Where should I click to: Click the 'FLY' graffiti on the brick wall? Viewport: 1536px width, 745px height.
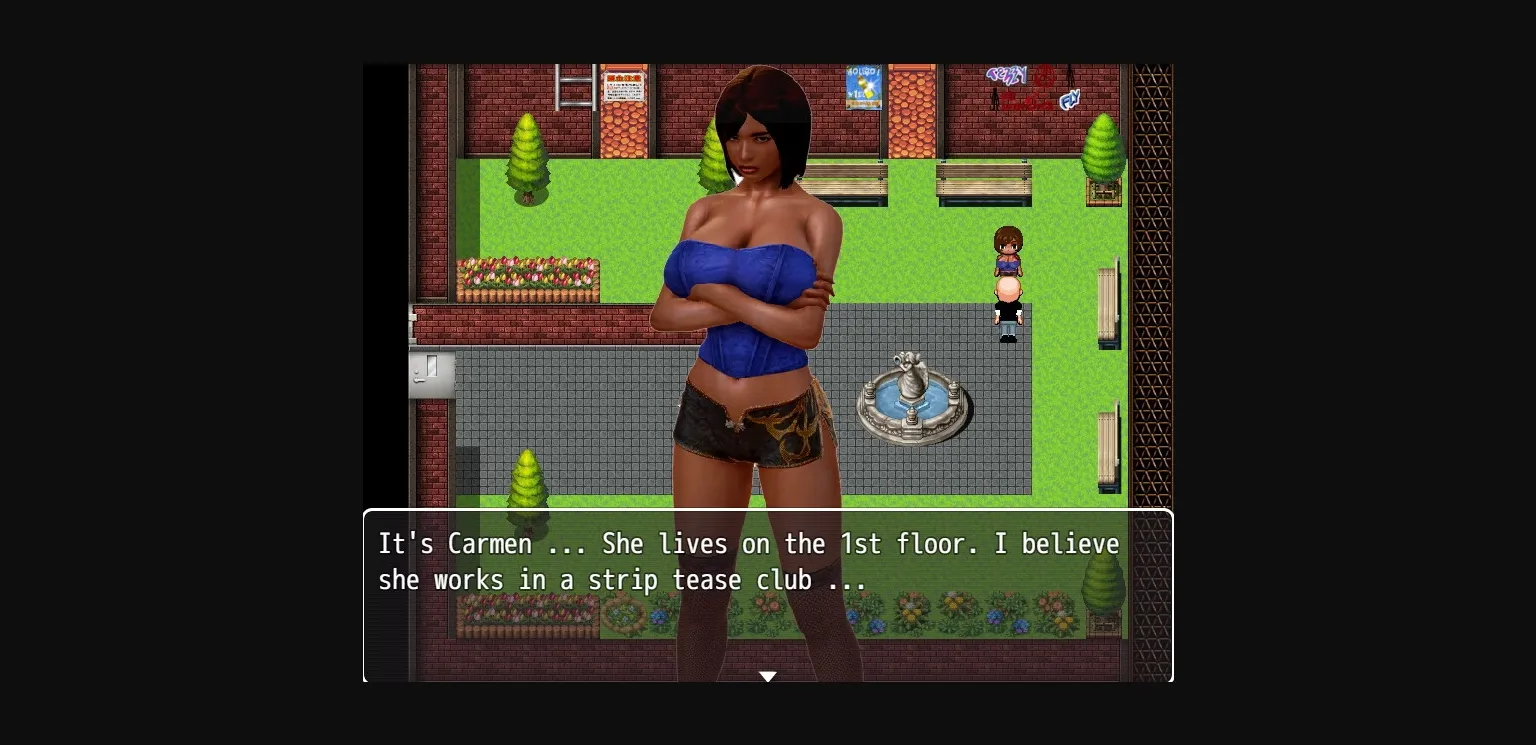coord(1069,100)
